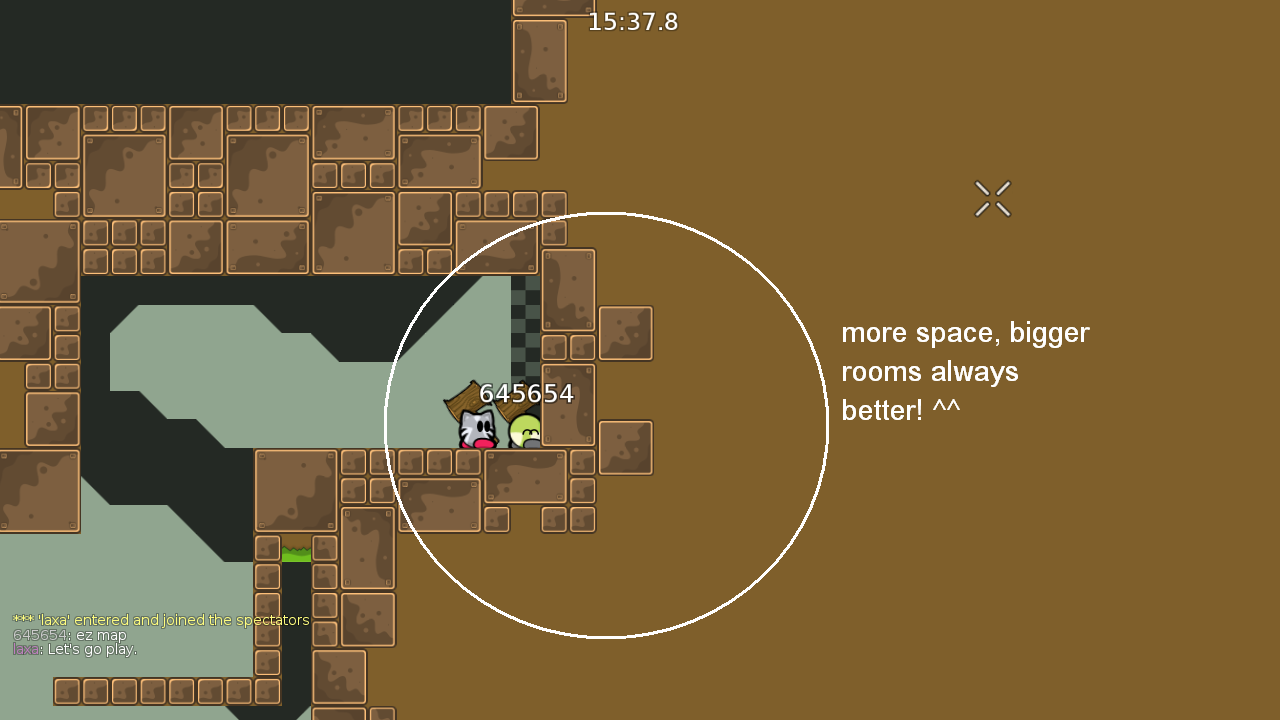This screenshot has height=720, width=1280.
Task: Click the purple laxa name in chat
Action: [x=27, y=649]
